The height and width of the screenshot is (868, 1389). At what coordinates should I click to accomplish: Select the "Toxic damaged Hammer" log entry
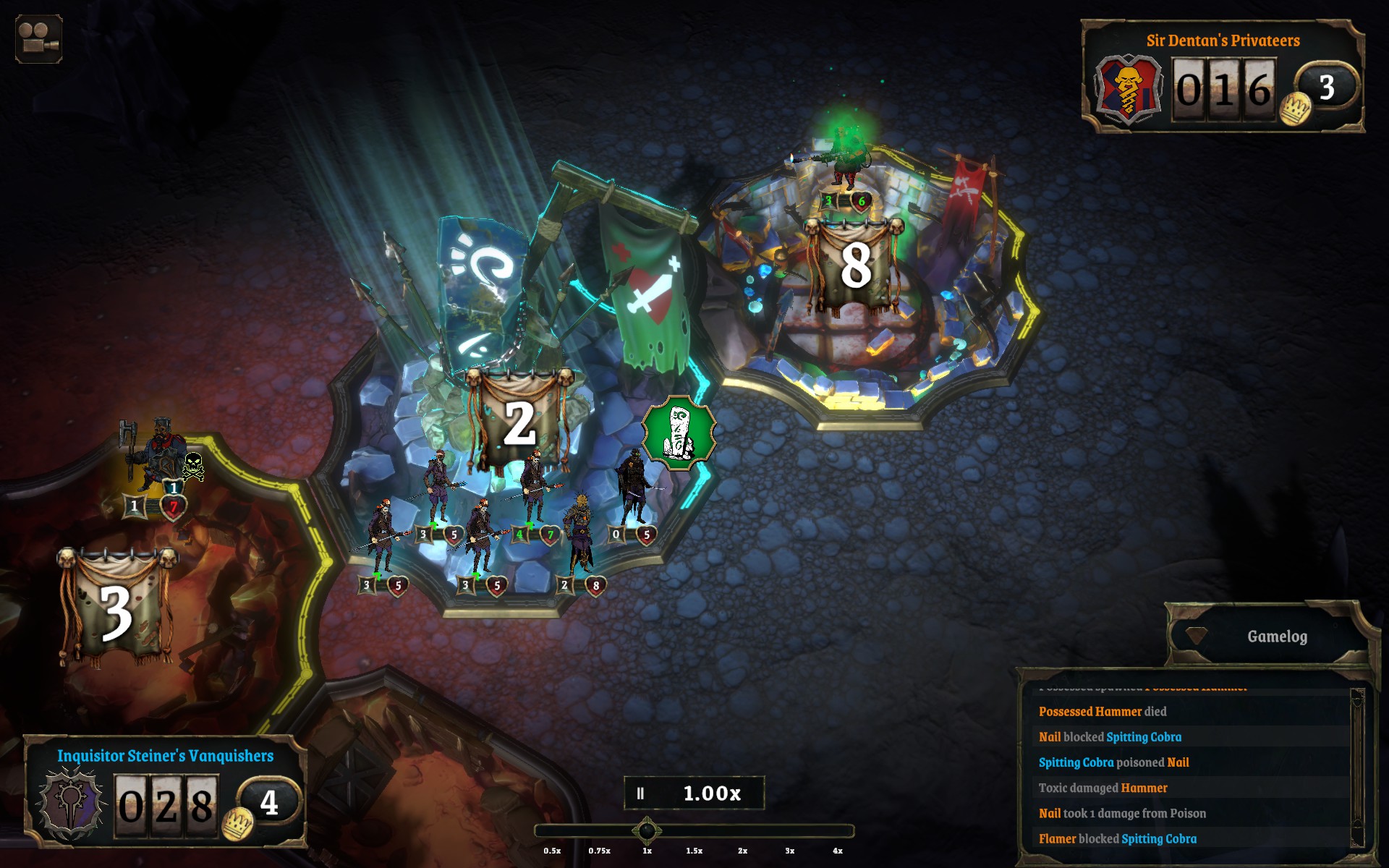click(1103, 788)
